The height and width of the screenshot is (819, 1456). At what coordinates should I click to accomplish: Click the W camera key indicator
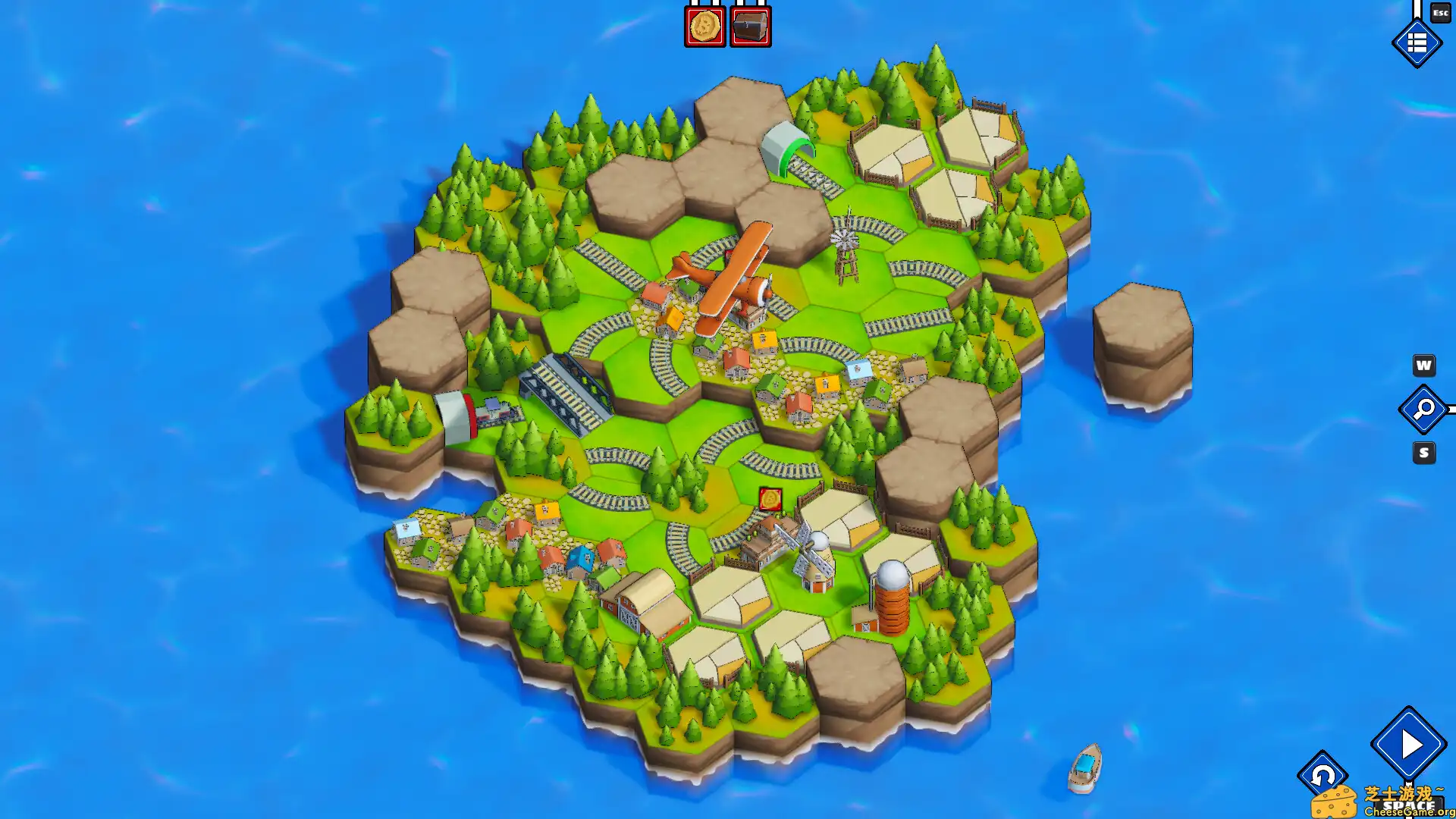[1423, 366]
